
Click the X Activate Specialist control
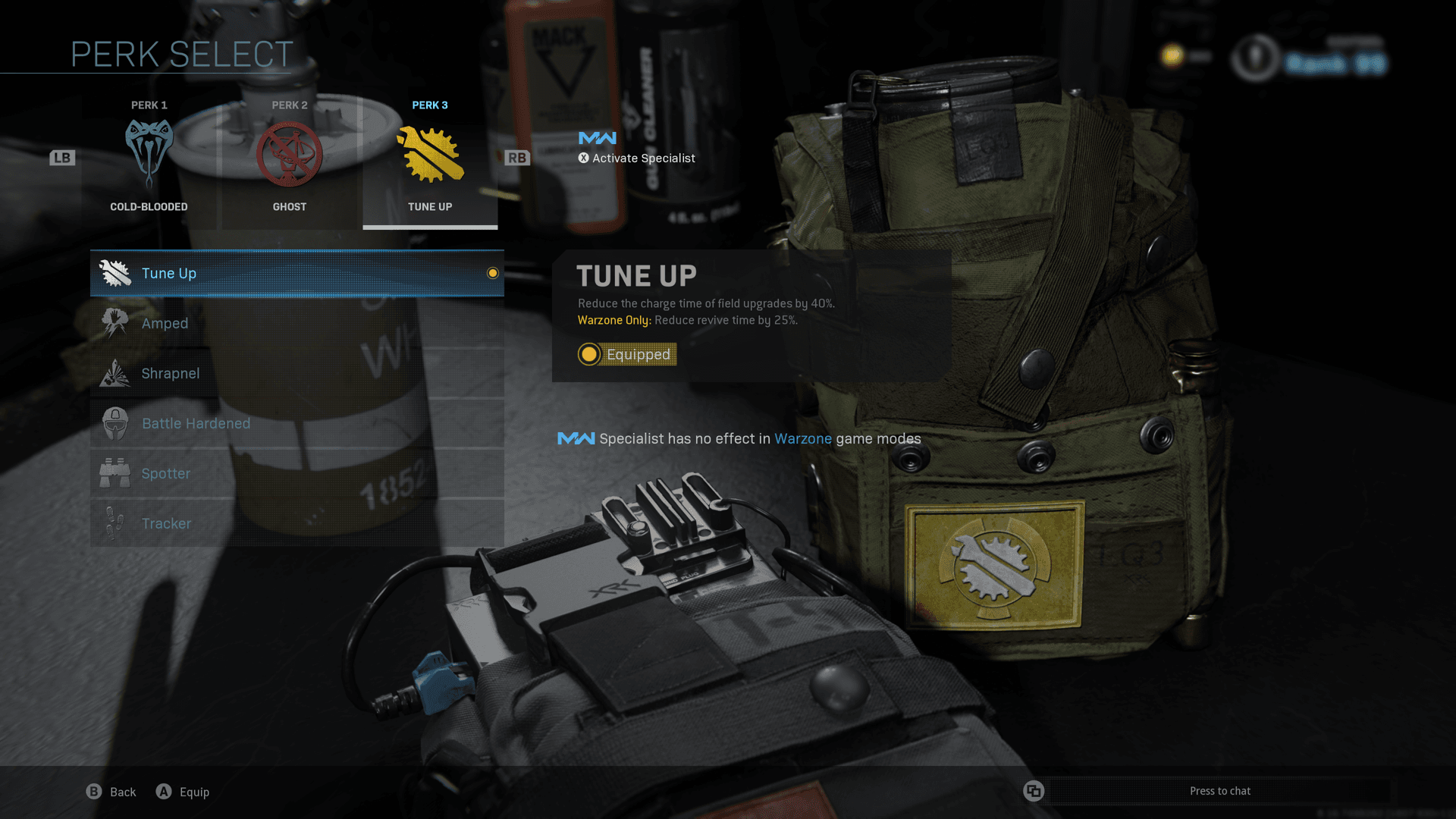[x=637, y=158]
